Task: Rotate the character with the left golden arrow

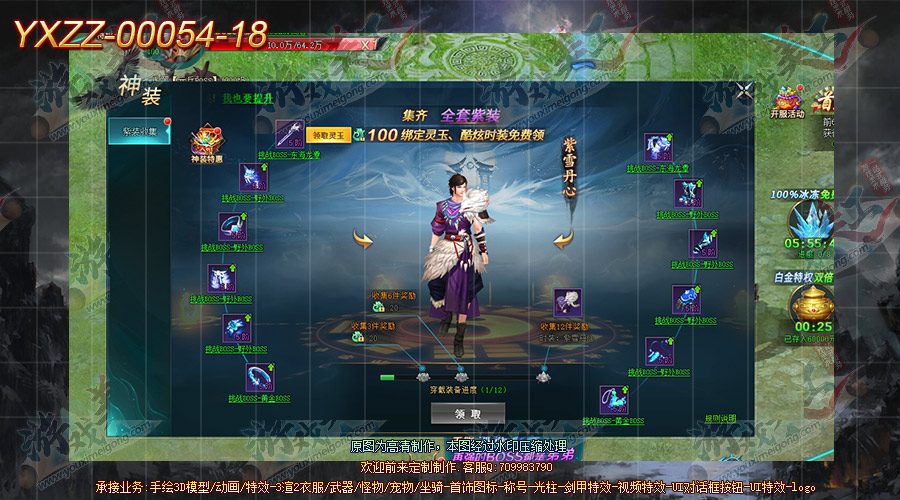Action: 363,239
